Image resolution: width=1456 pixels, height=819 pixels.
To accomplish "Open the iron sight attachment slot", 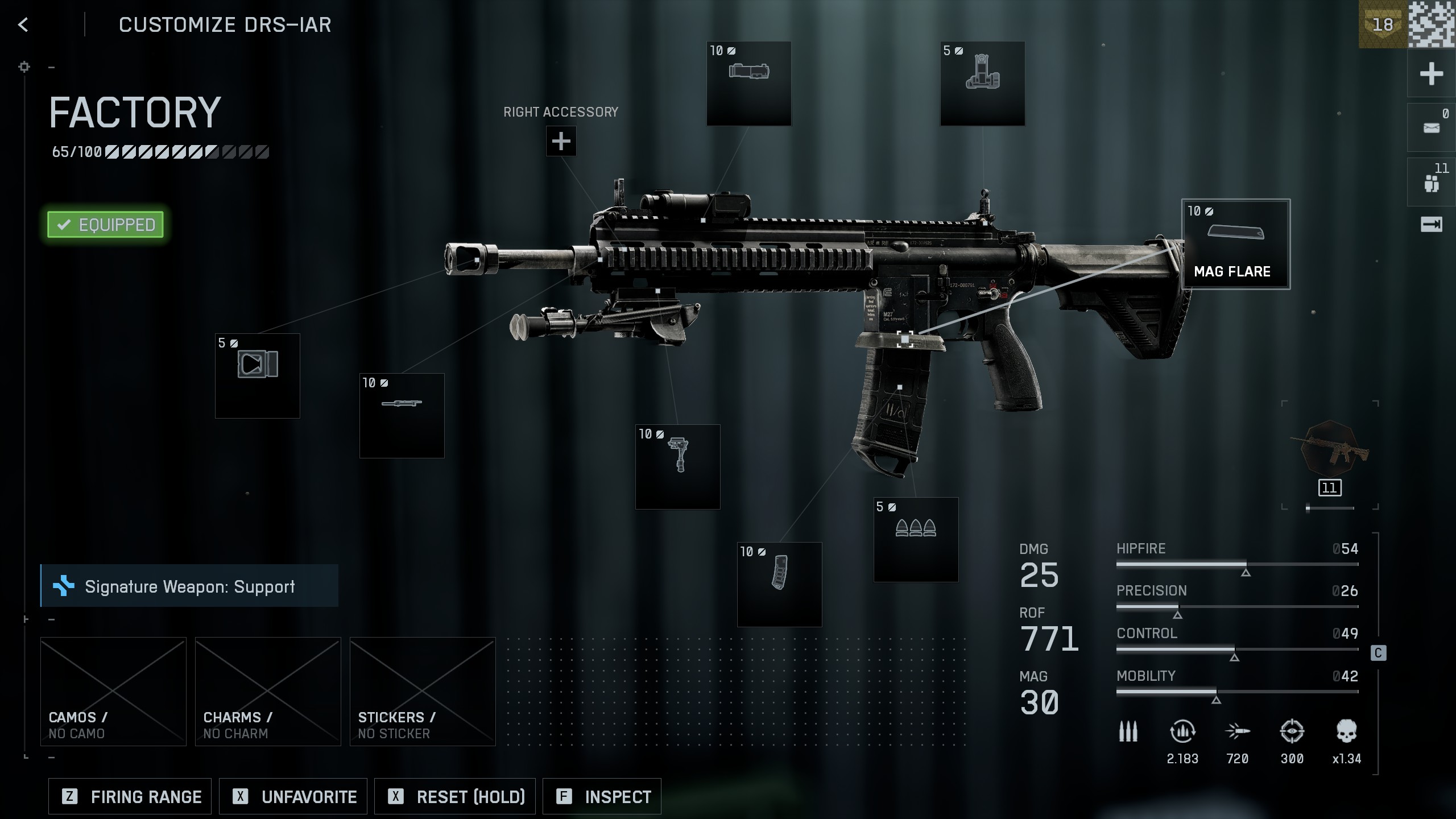I will (982, 83).
